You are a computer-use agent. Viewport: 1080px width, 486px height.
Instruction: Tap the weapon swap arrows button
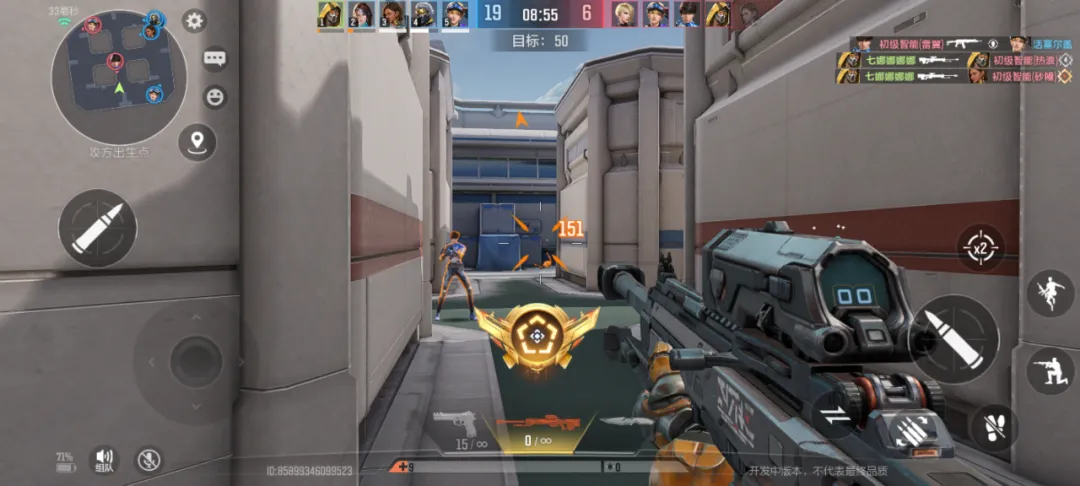tap(833, 414)
